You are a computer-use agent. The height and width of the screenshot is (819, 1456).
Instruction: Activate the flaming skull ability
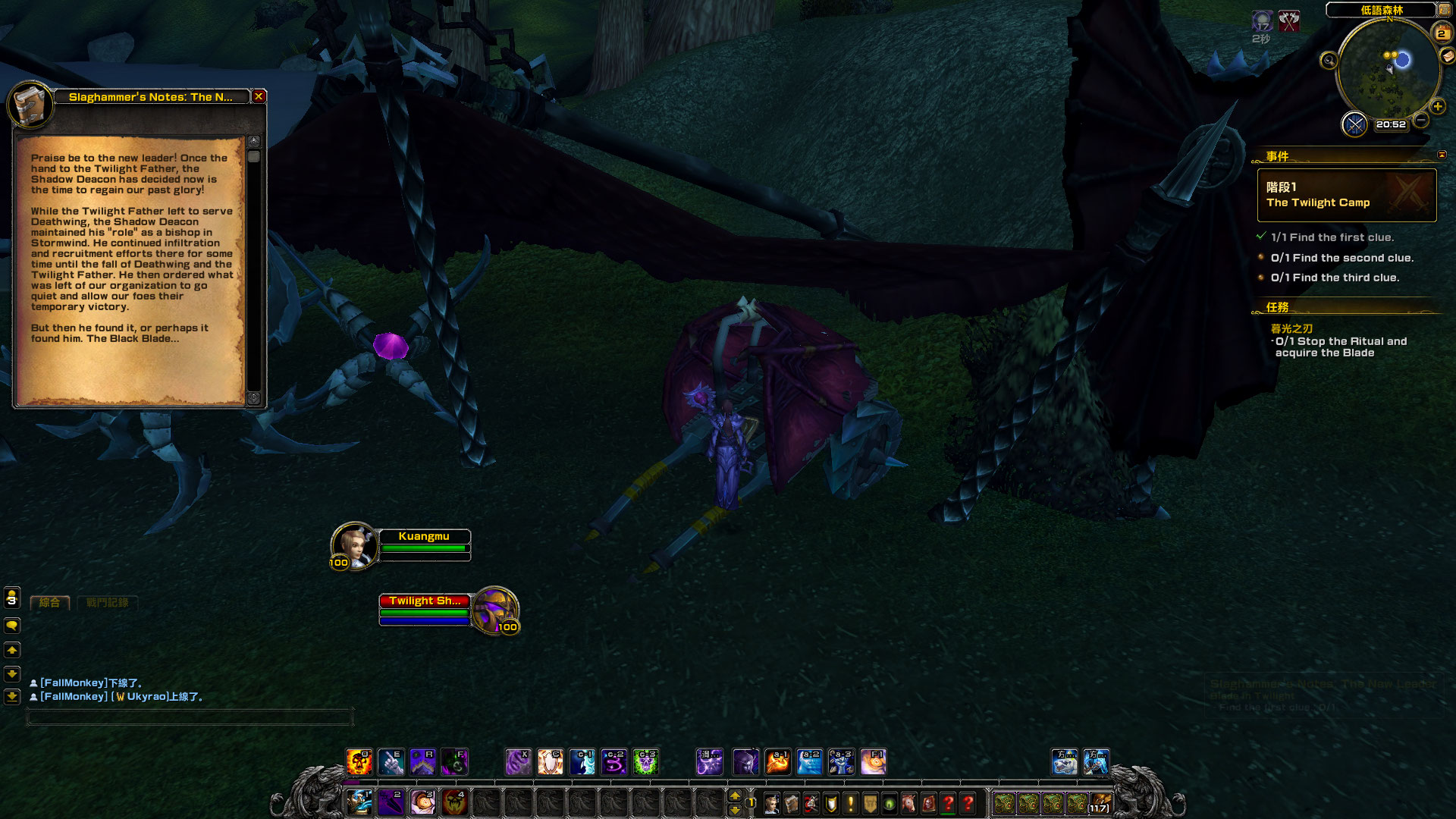click(359, 762)
